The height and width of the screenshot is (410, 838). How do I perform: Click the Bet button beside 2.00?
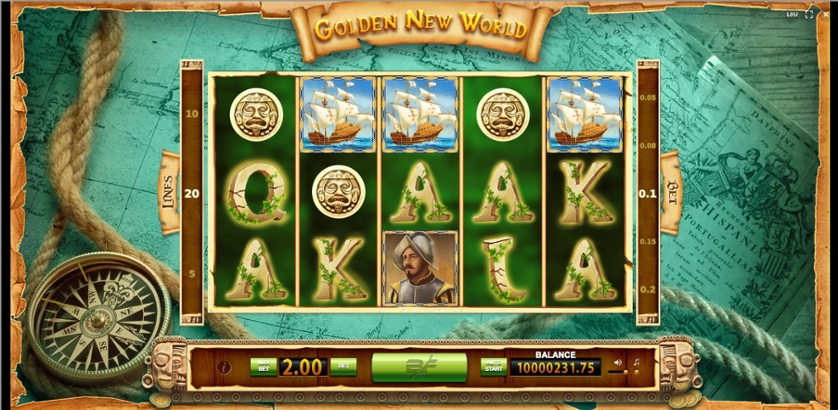pos(343,366)
